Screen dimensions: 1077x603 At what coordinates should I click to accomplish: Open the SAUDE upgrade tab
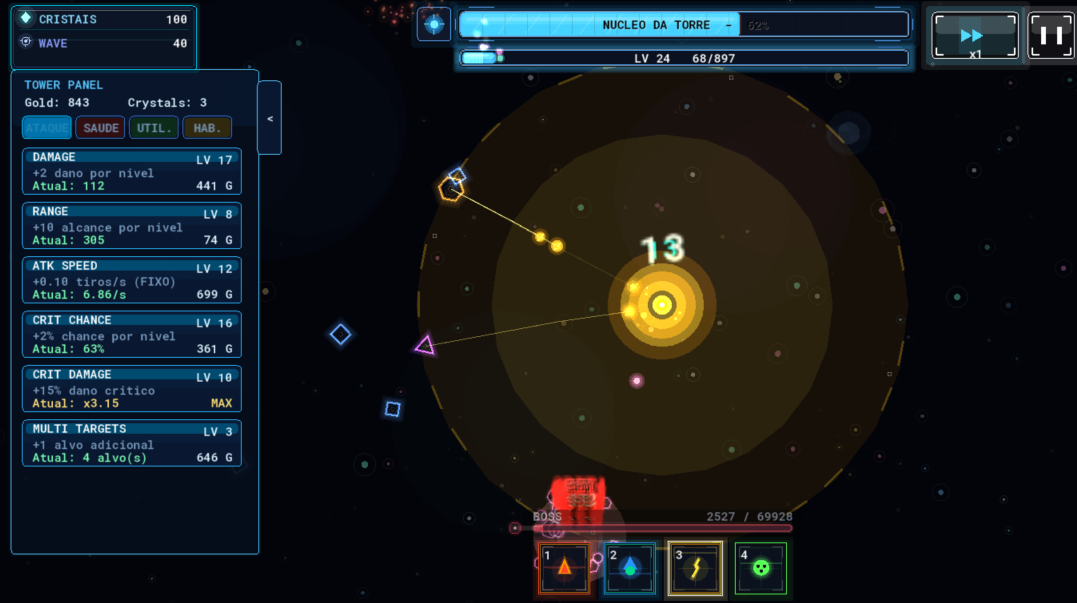pyautogui.click(x=100, y=128)
